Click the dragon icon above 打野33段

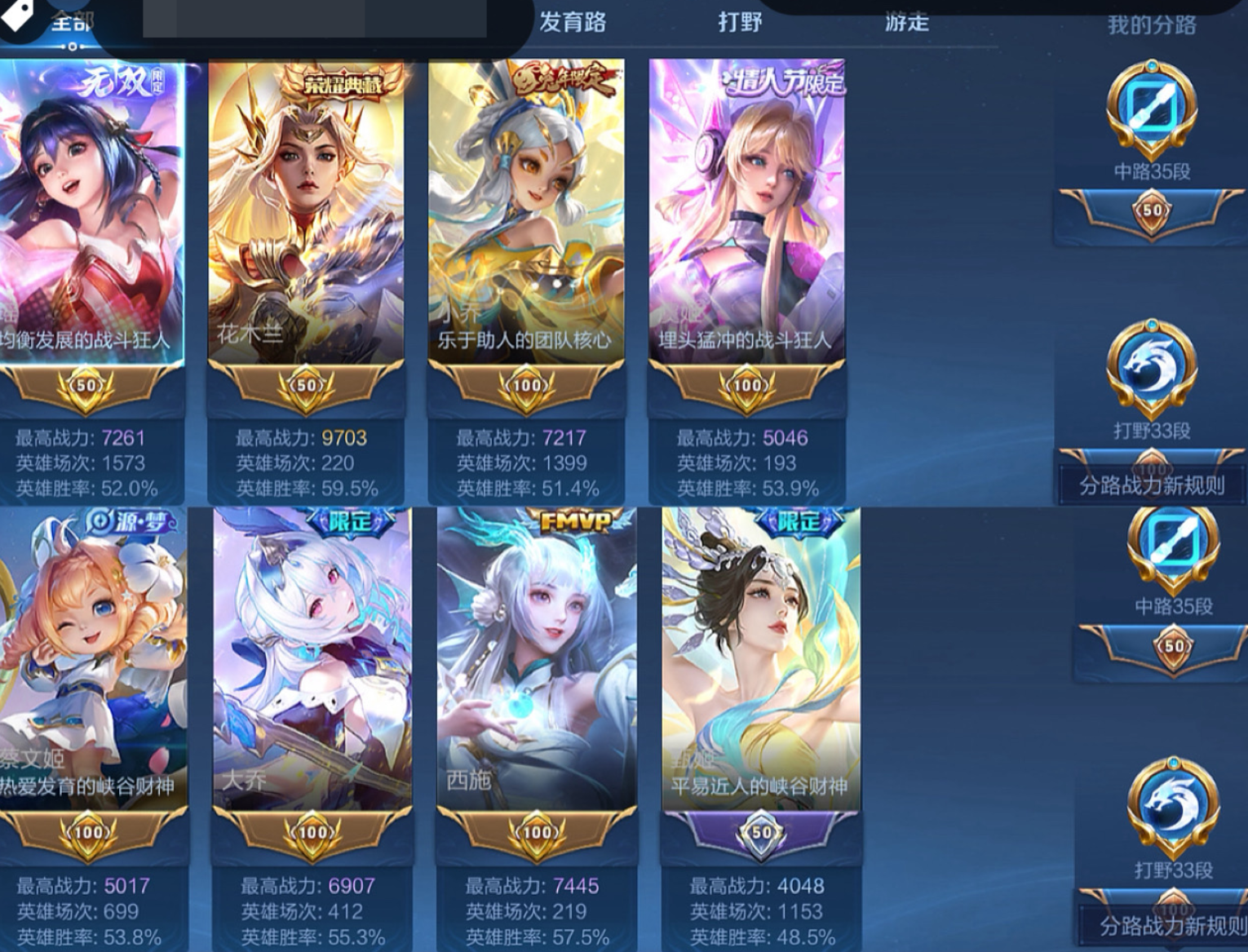coord(1150,375)
